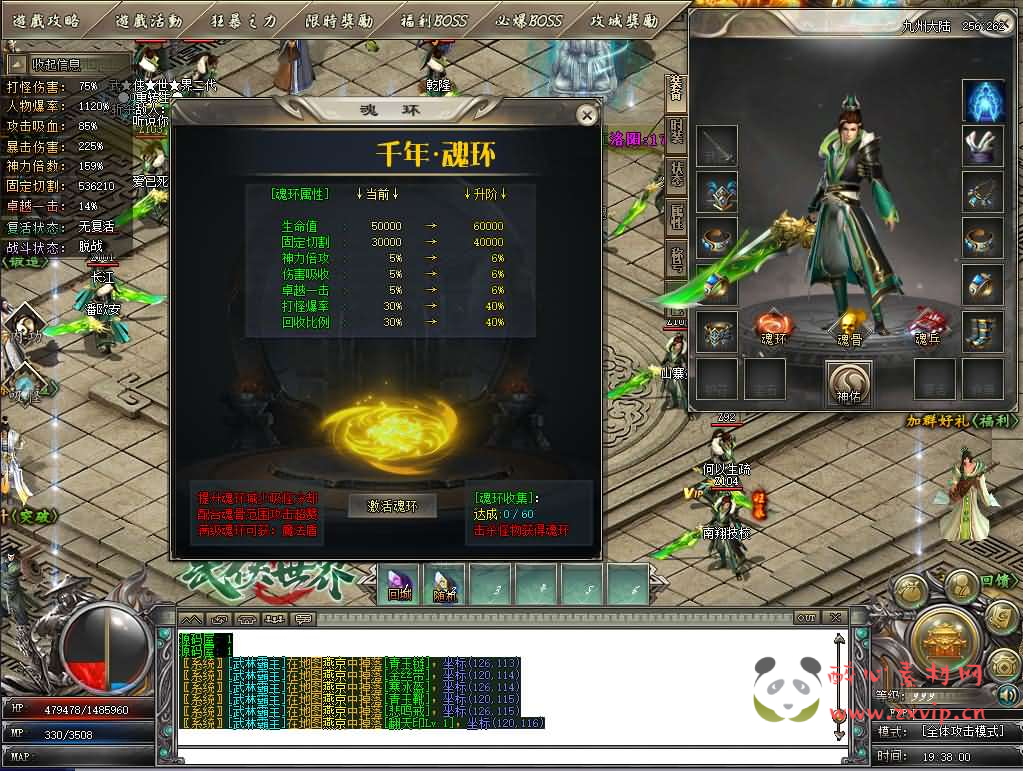Open the 遊戲活動 events menu

coord(148,21)
